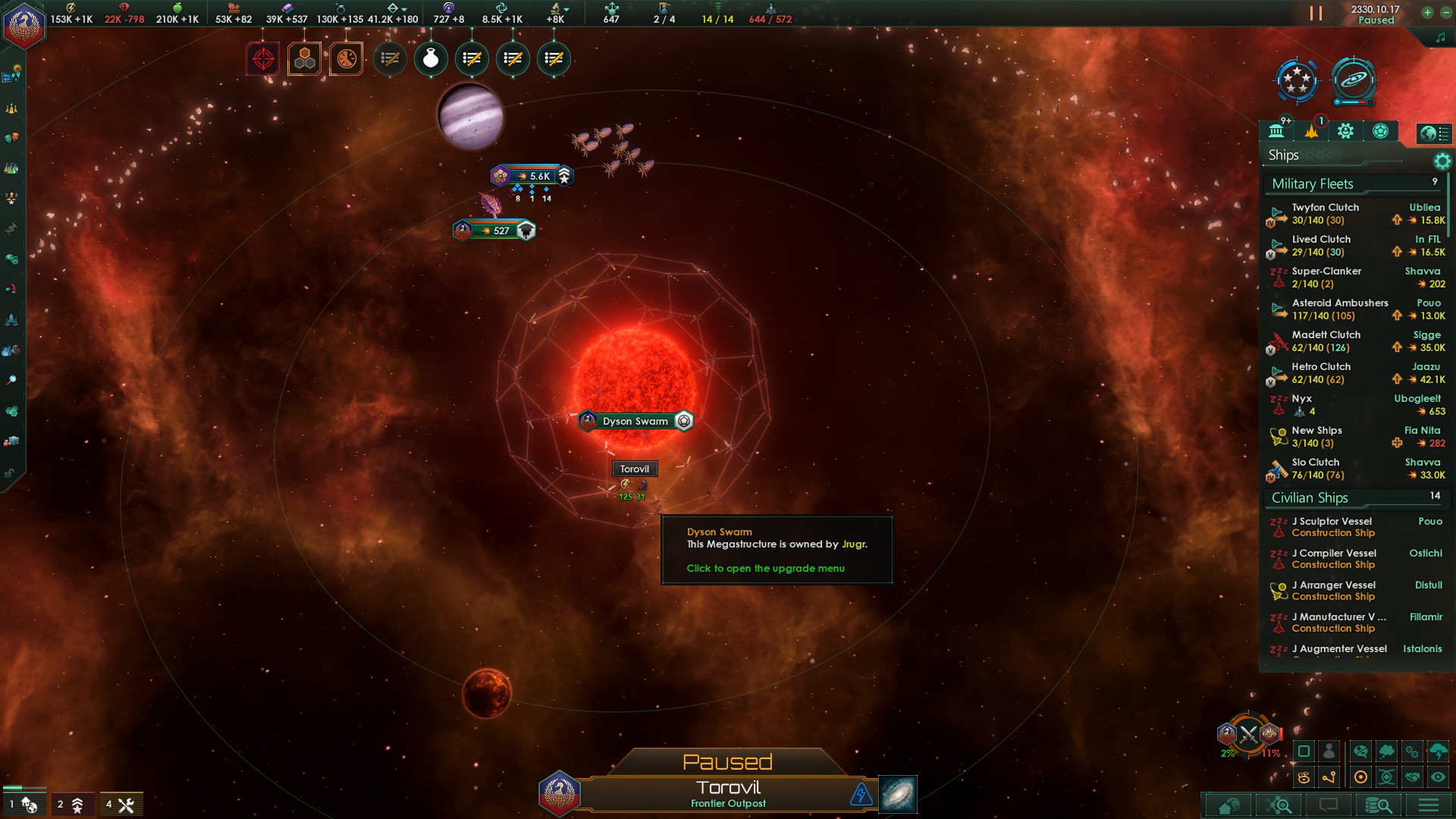
Task: Select control group 1
Action: [x=21, y=804]
